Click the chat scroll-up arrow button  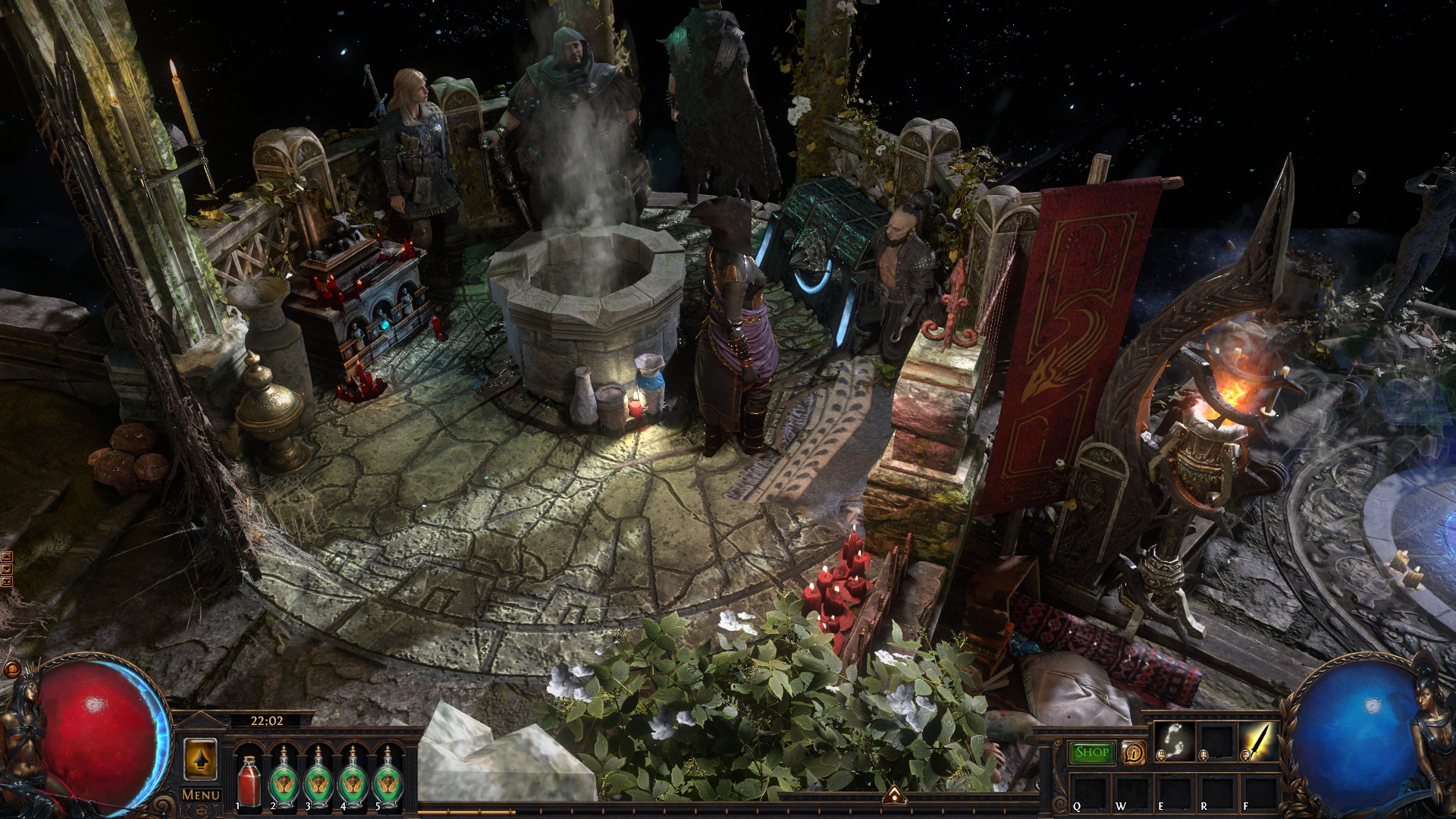click(x=6, y=557)
